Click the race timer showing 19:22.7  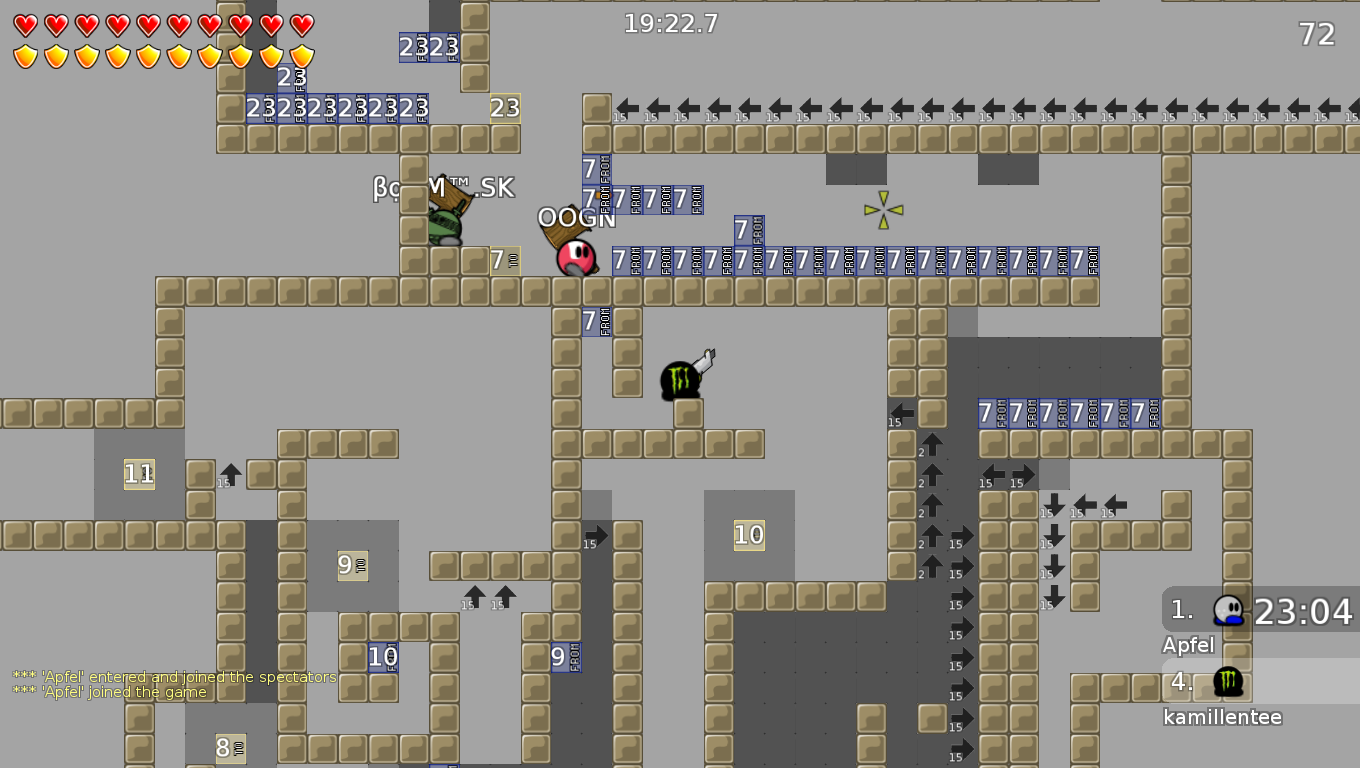[x=668, y=24]
